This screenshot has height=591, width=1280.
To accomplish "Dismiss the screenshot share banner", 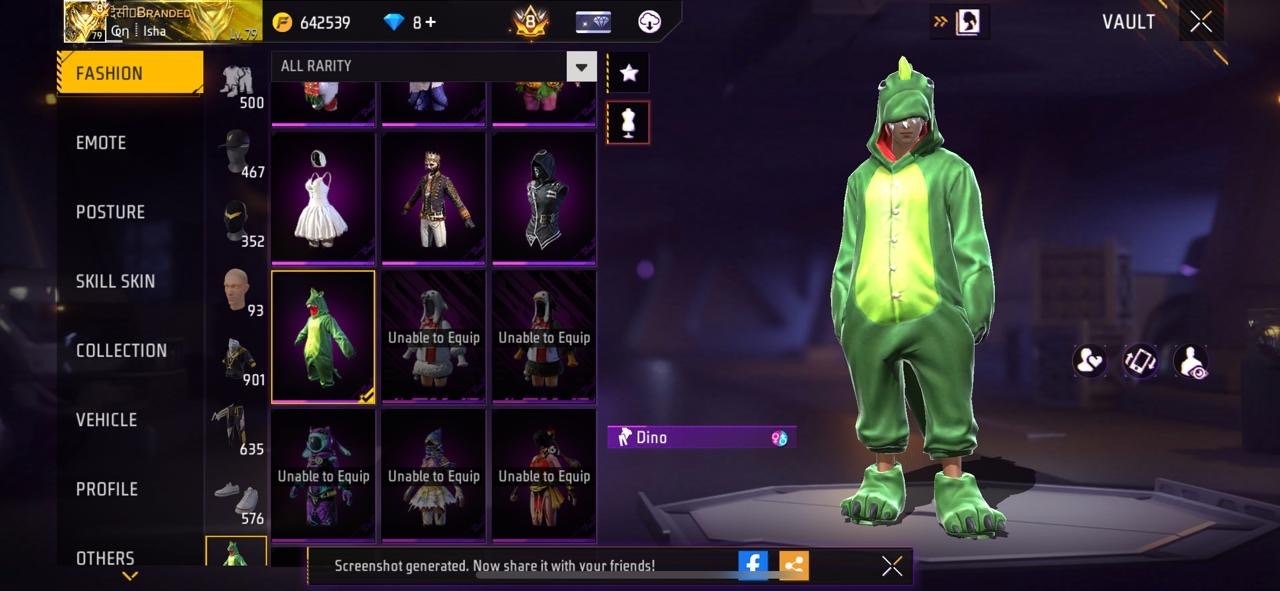I will pos(892,566).
